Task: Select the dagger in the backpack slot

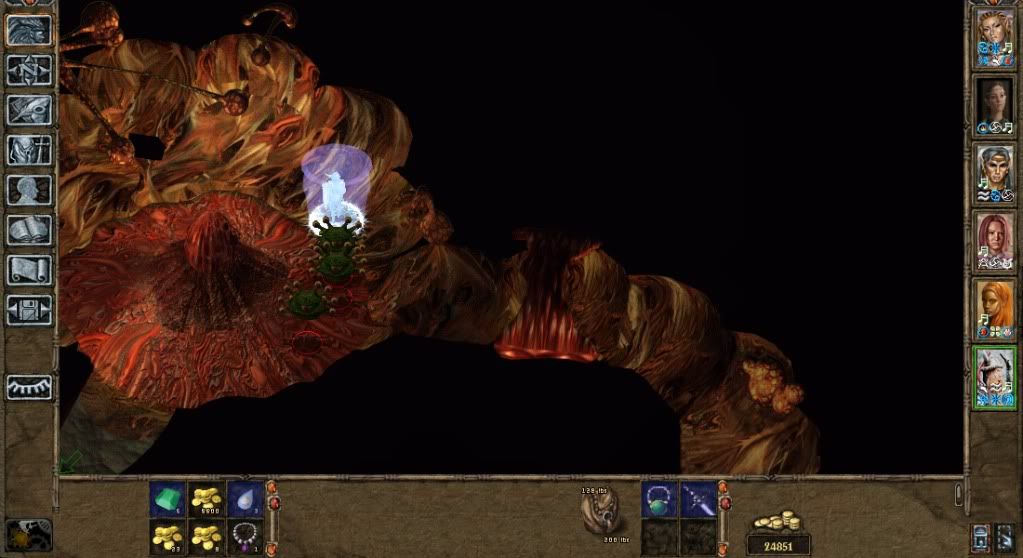Action: click(698, 499)
